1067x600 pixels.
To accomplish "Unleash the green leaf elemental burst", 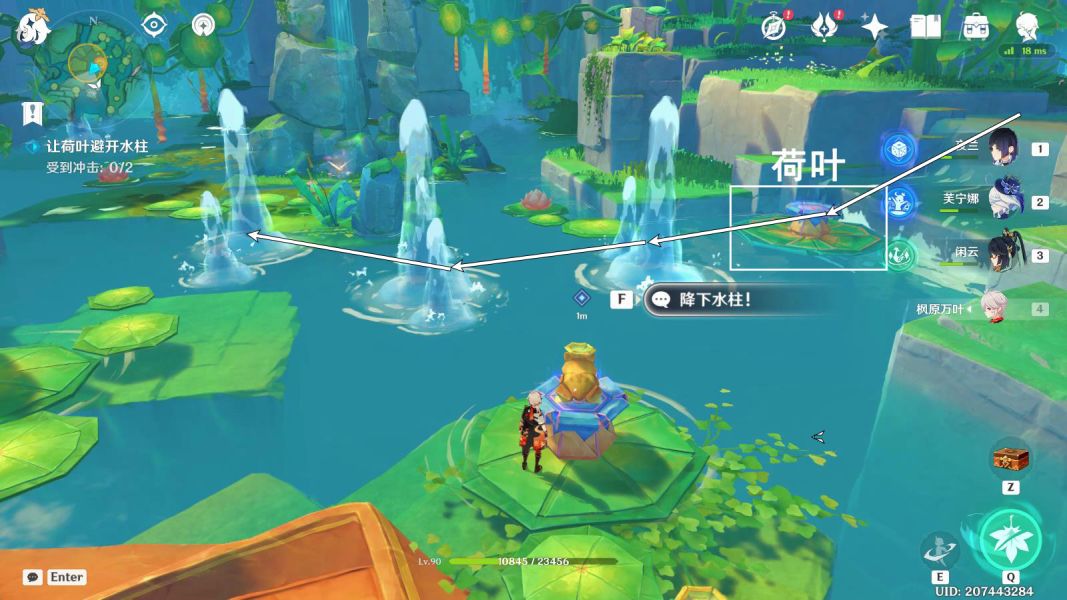I will pyautogui.click(x=1010, y=539).
